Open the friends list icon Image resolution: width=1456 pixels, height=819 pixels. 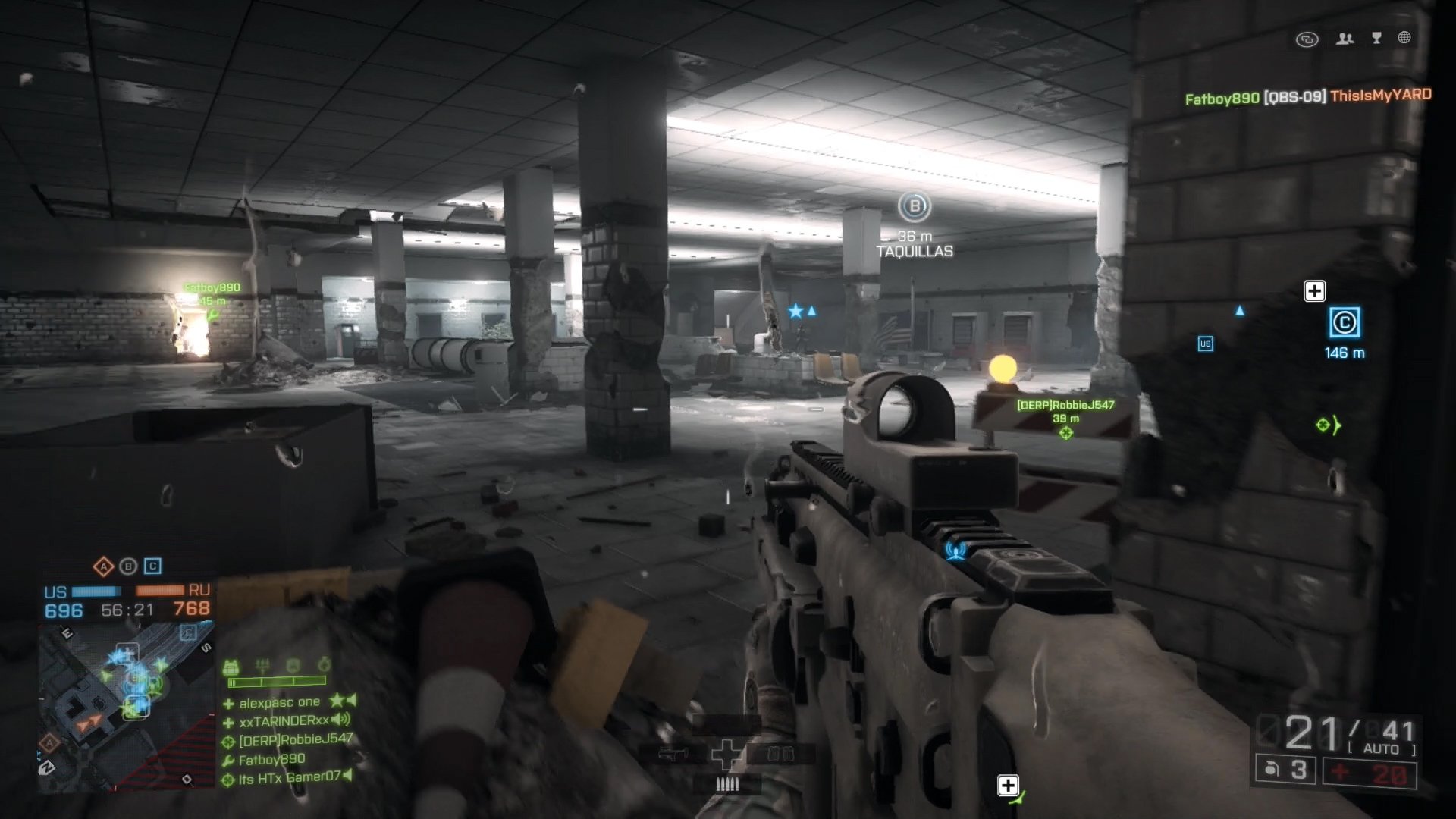click(1345, 39)
